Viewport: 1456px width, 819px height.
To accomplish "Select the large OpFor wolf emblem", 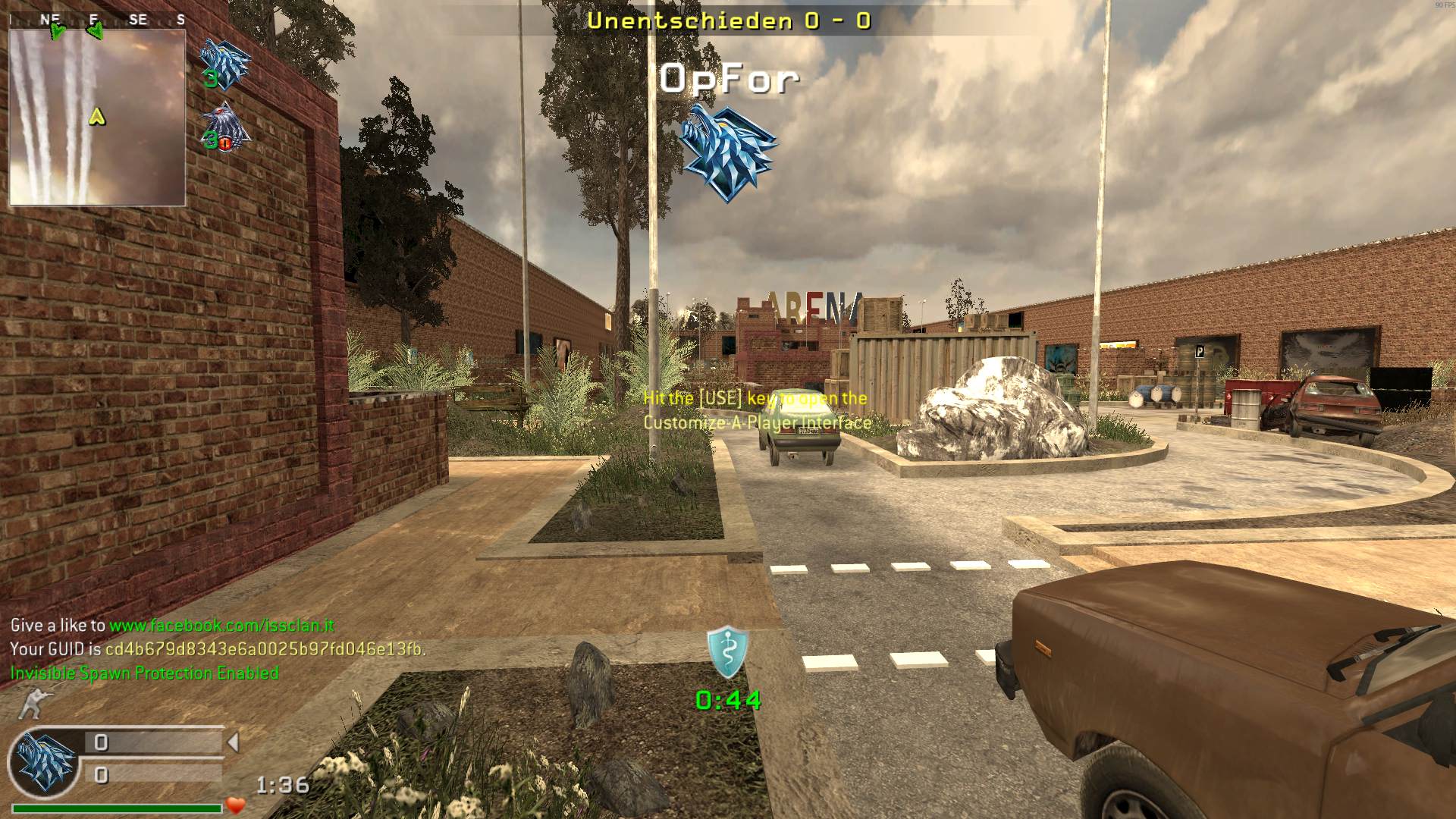I will tap(727, 152).
